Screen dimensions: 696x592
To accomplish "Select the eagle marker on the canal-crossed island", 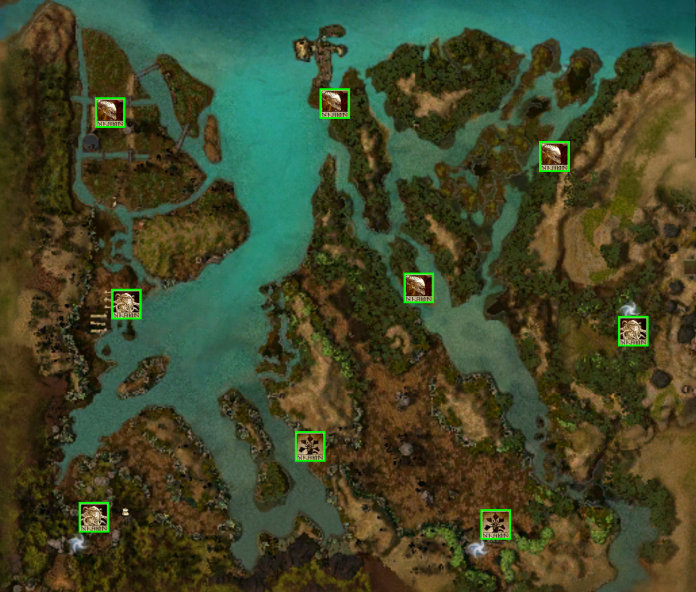I will (x=110, y=112).
